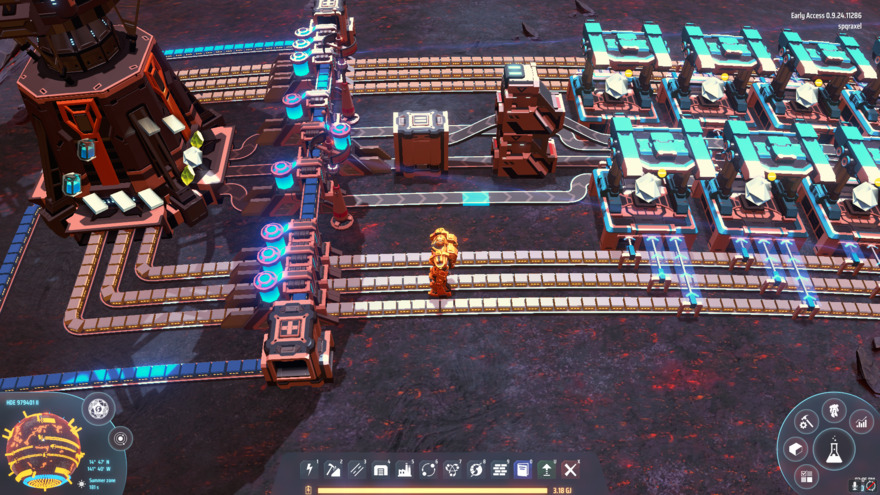Image resolution: width=880 pixels, height=495 pixels.
Task: Open the research flask tech panel
Action: click(x=834, y=450)
